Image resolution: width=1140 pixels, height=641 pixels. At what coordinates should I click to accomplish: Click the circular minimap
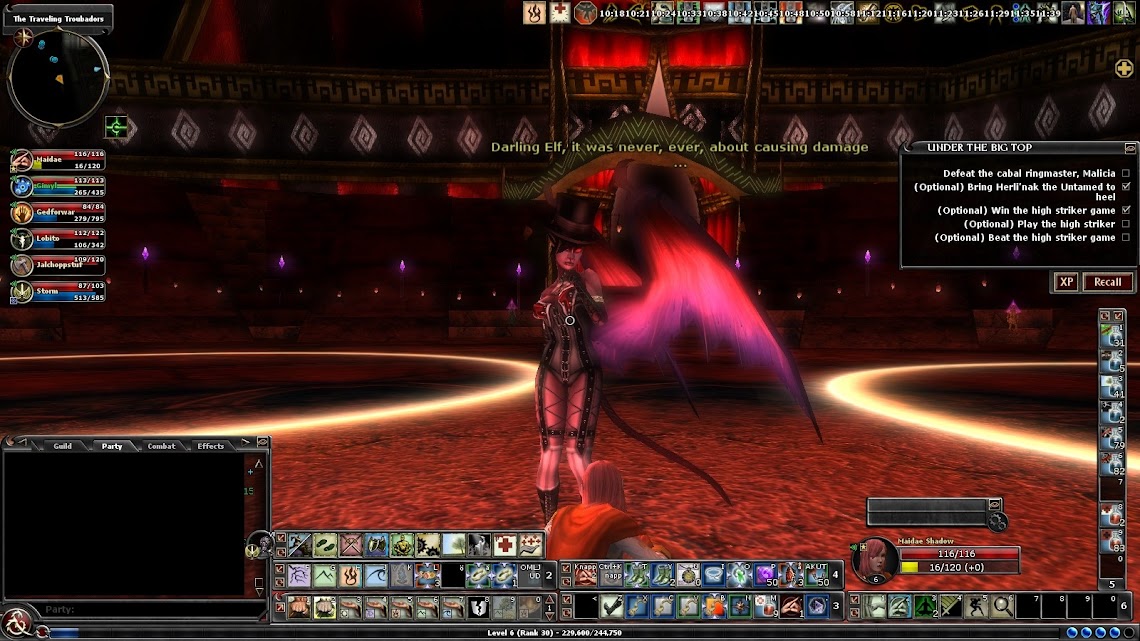[x=58, y=78]
